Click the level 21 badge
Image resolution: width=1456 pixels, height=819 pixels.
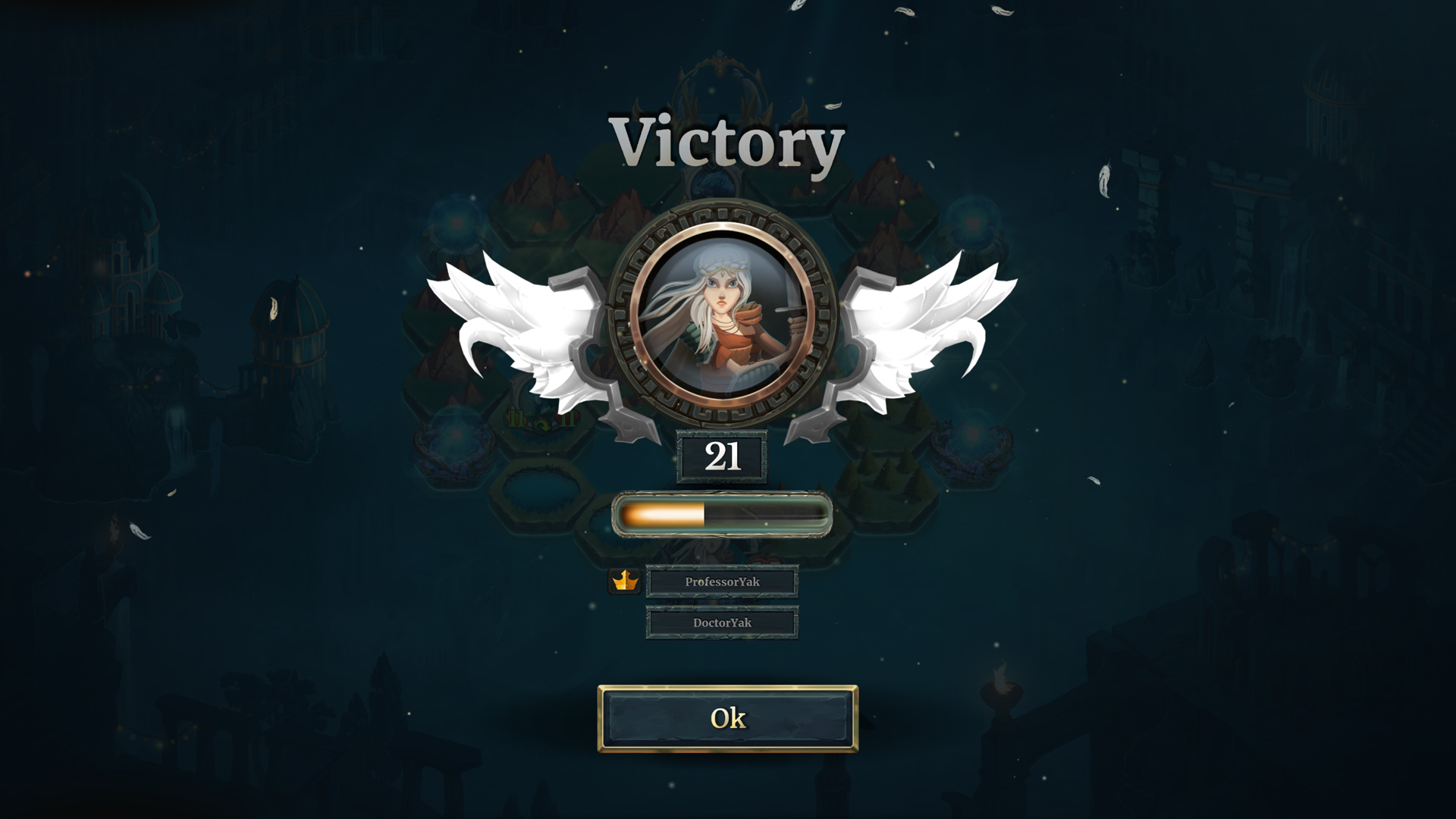coord(722,457)
